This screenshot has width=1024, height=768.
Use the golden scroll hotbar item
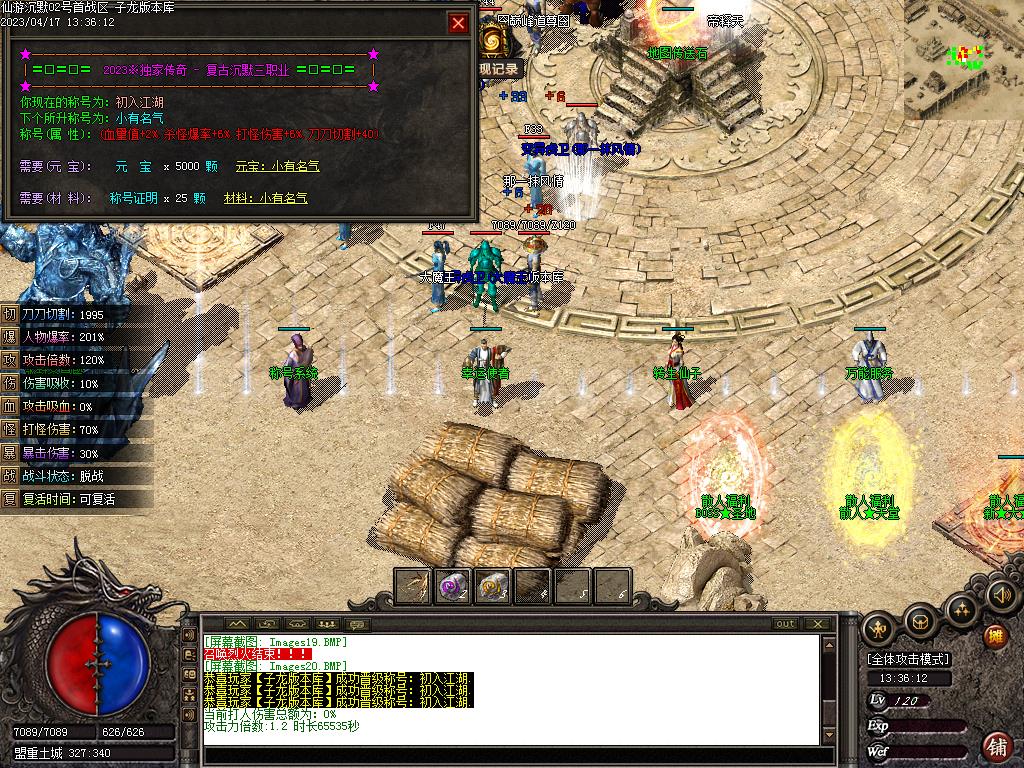tap(493, 586)
